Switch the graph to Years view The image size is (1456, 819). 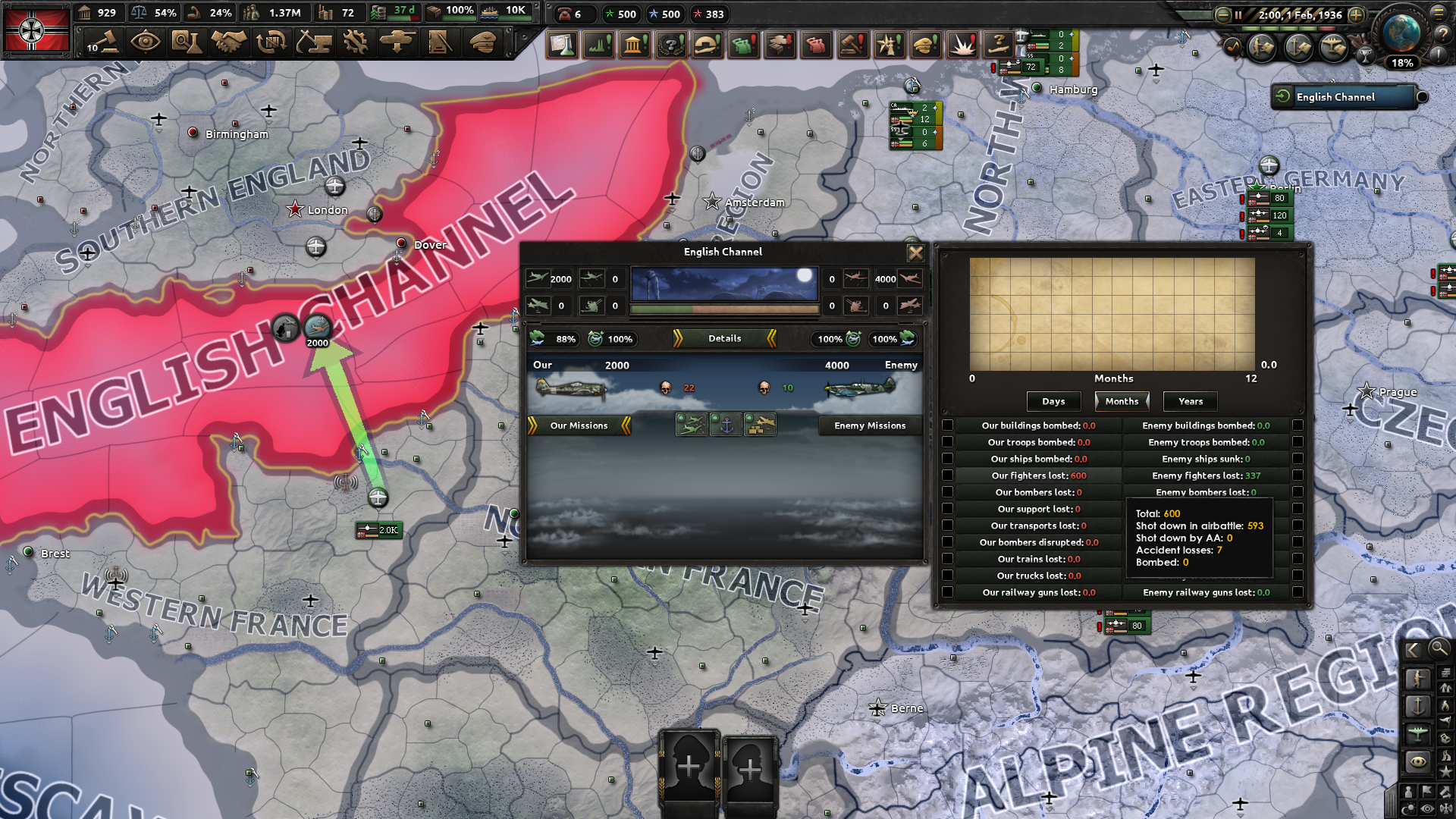pyautogui.click(x=1189, y=401)
